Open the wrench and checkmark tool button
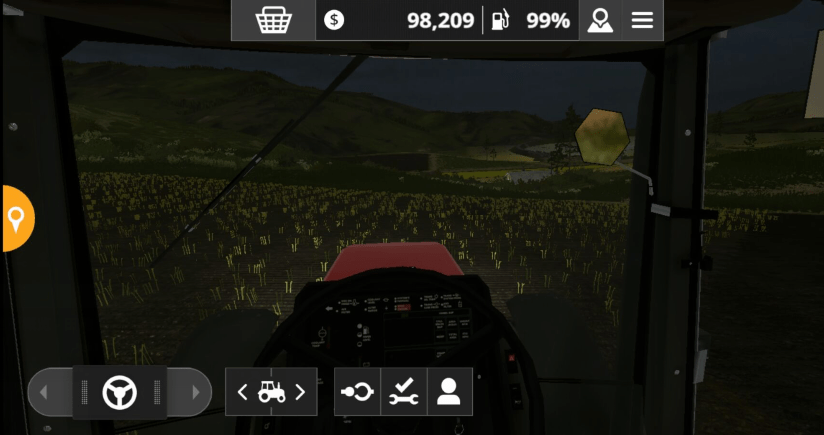 pyautogui.click(x=403, y=392)
